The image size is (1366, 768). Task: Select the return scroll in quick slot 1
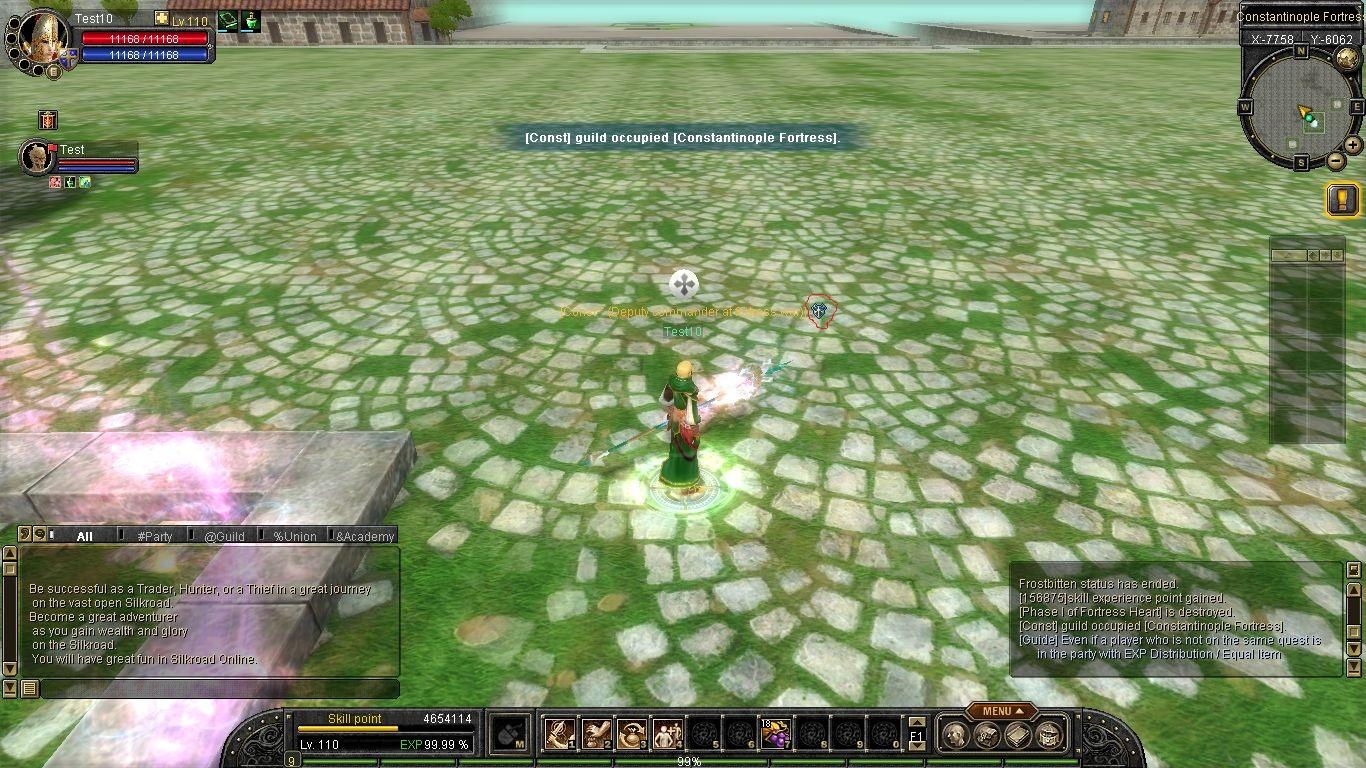point(558,733)
